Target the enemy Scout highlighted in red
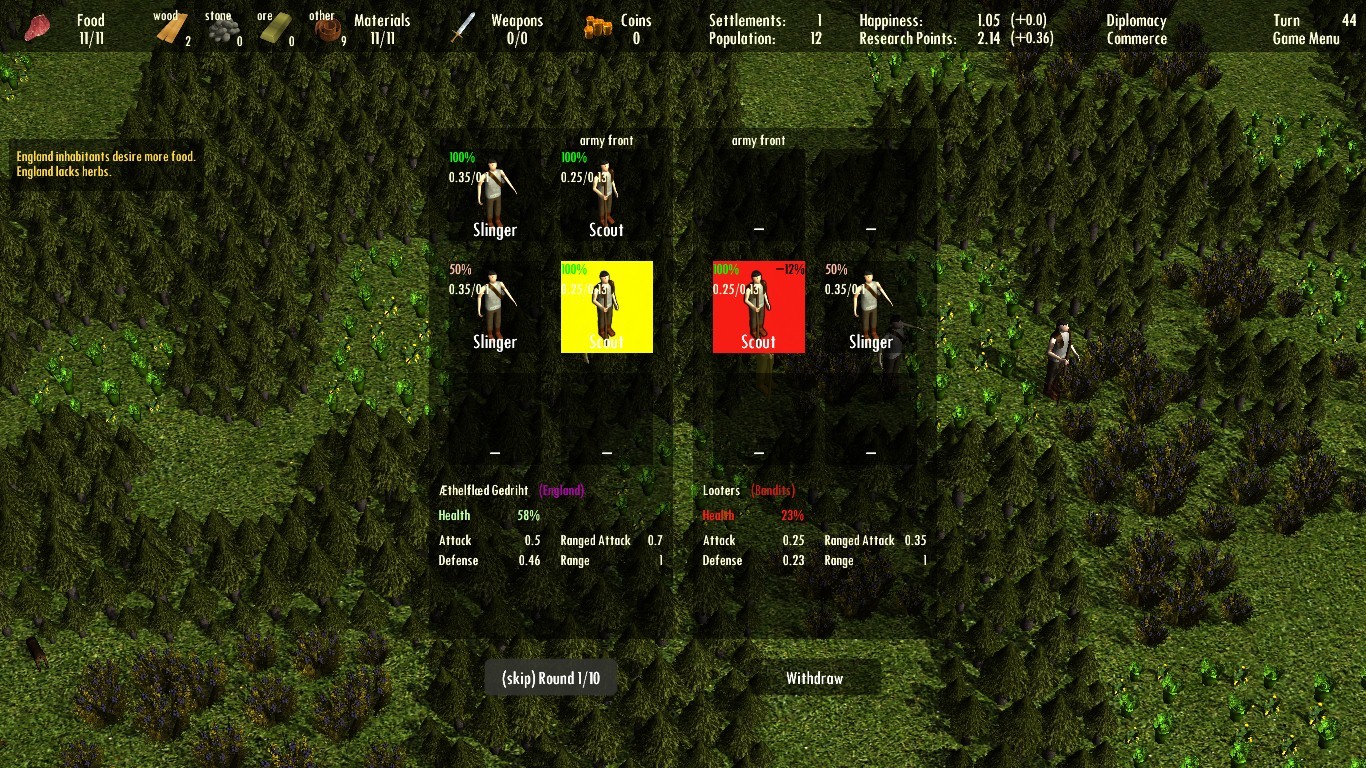 click(x=758, y=306)
